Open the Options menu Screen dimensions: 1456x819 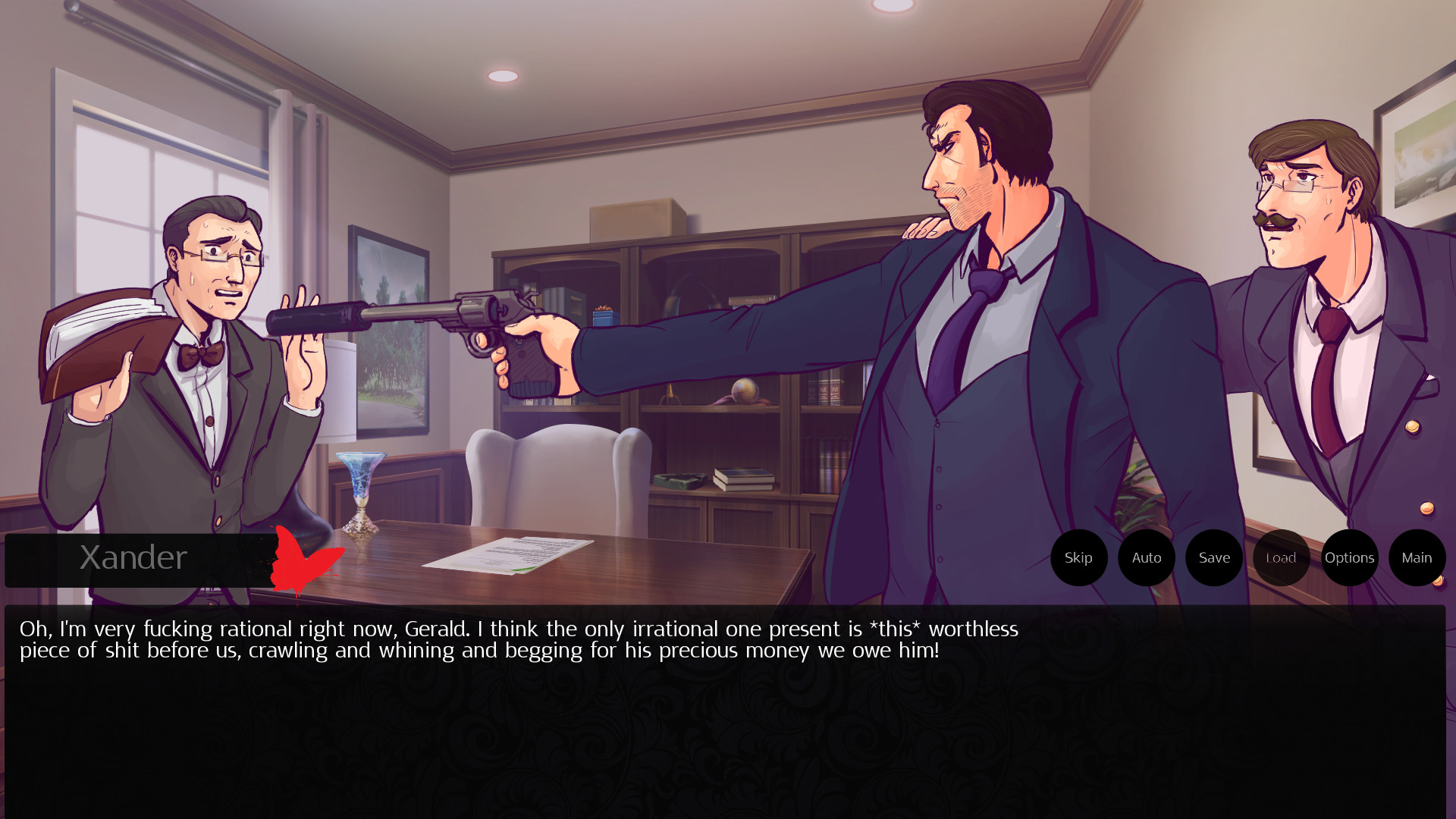click(x=1349, y=558)
